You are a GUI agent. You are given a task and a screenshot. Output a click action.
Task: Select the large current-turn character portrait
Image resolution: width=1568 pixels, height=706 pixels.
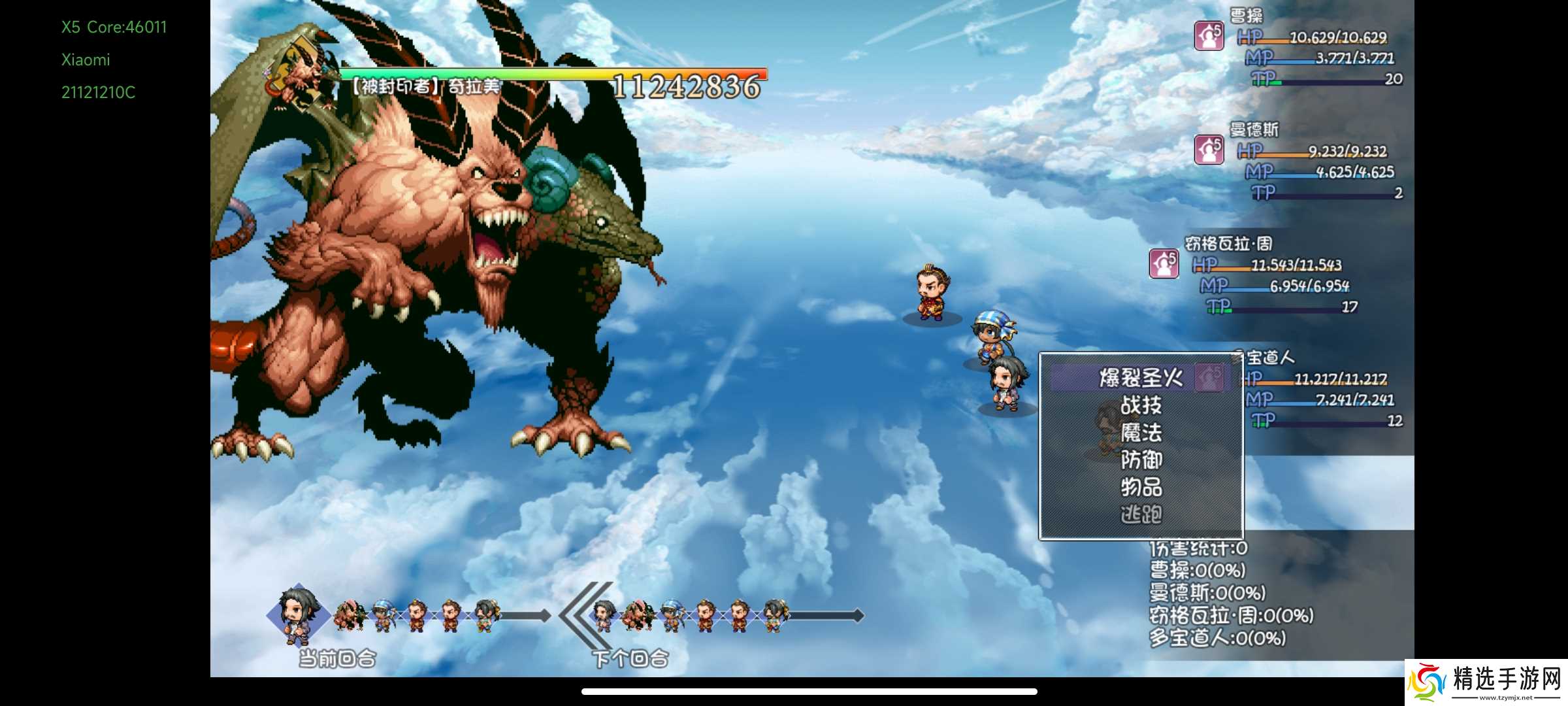coord(298,614)
